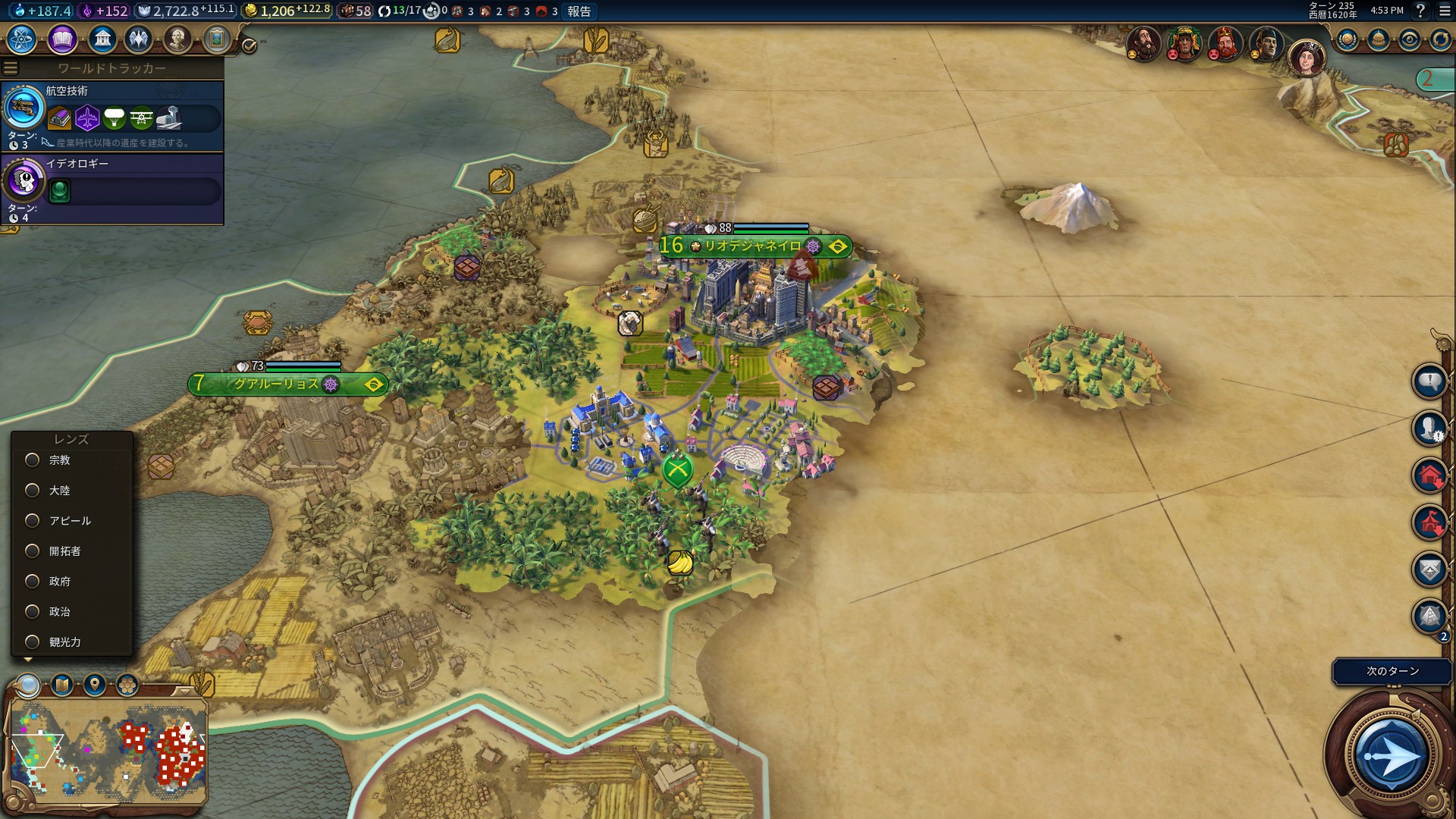Image resolution: width=1456 pixels, height=819 pixels.
Task: Select the 政治 lens option
Action: click(33, 612)
